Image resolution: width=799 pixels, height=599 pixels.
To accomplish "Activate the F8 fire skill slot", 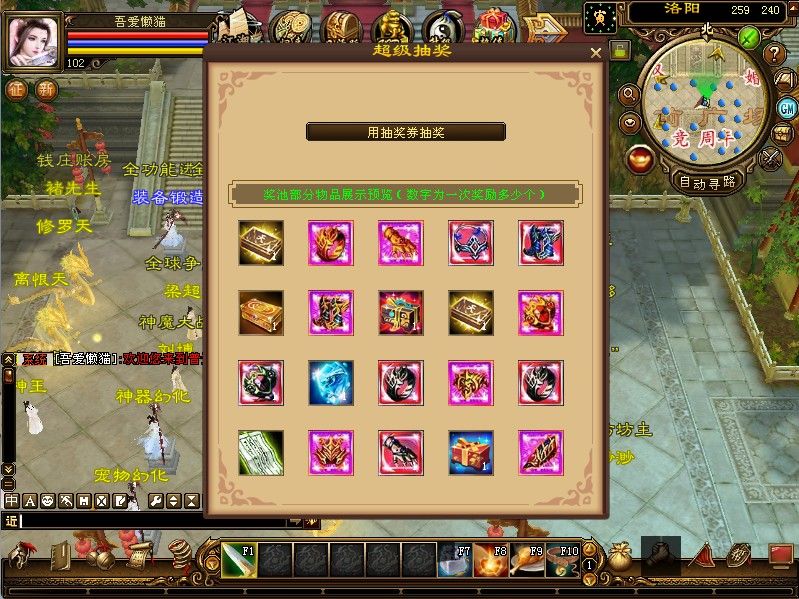I will click(x=492, y=561).
